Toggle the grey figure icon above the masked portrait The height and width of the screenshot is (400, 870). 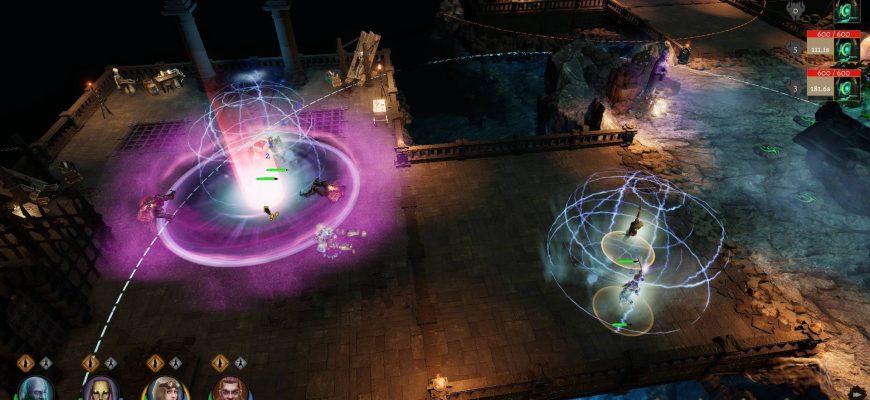point(110,363)
